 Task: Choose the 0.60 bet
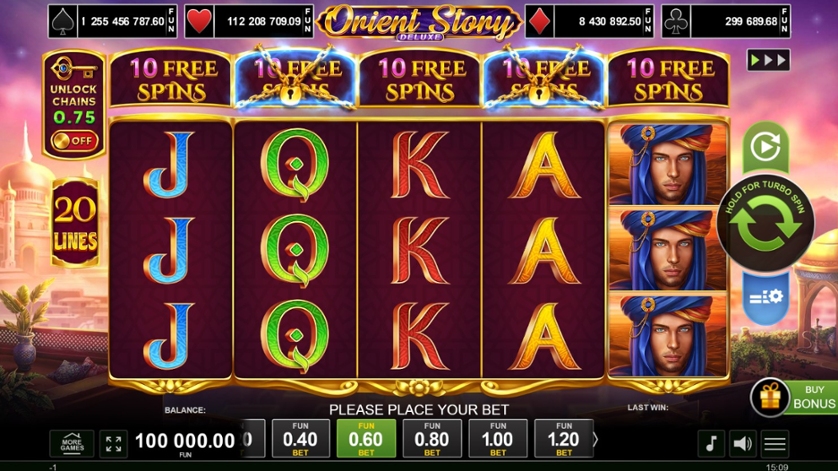point(366,438)
